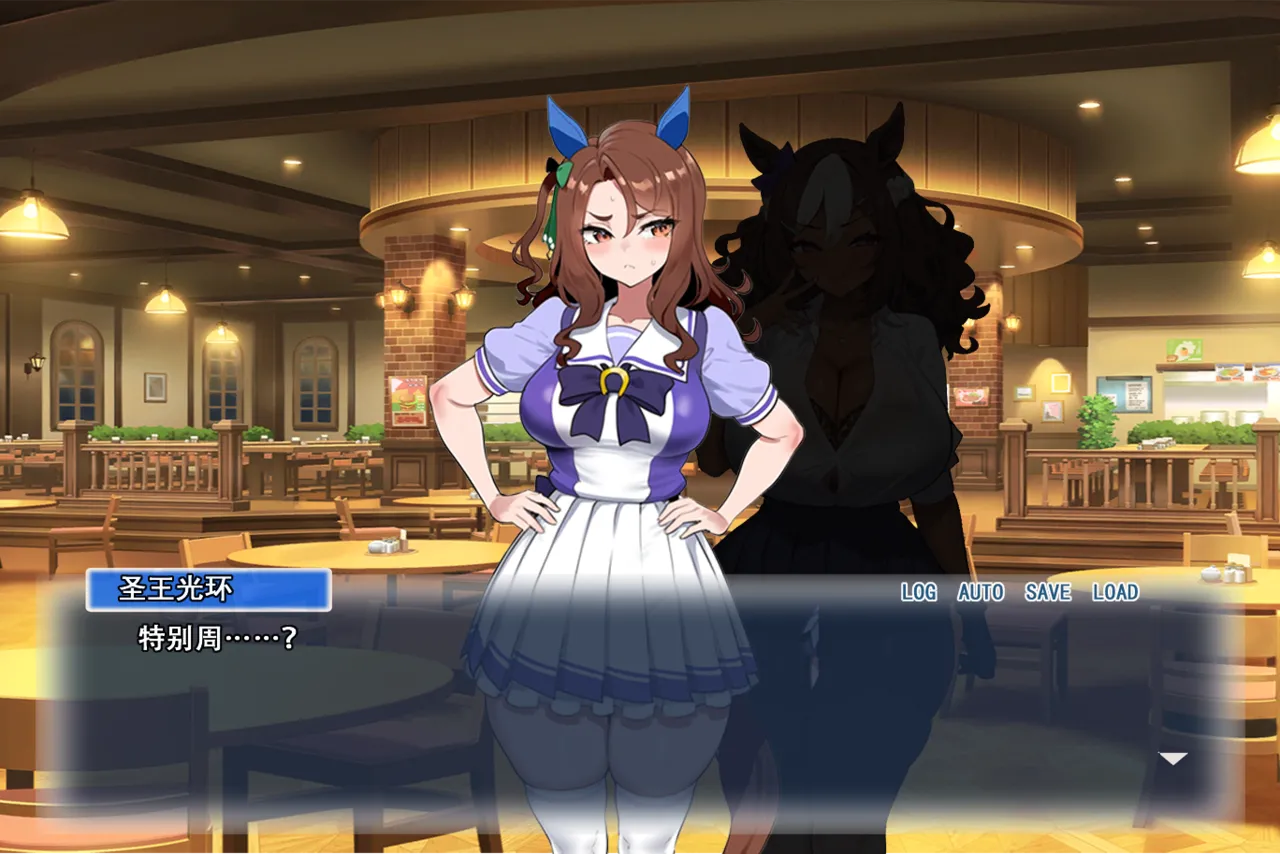Open the SAVE menu
Viewport: 1280px width, 854px height.
[1047, 592]
